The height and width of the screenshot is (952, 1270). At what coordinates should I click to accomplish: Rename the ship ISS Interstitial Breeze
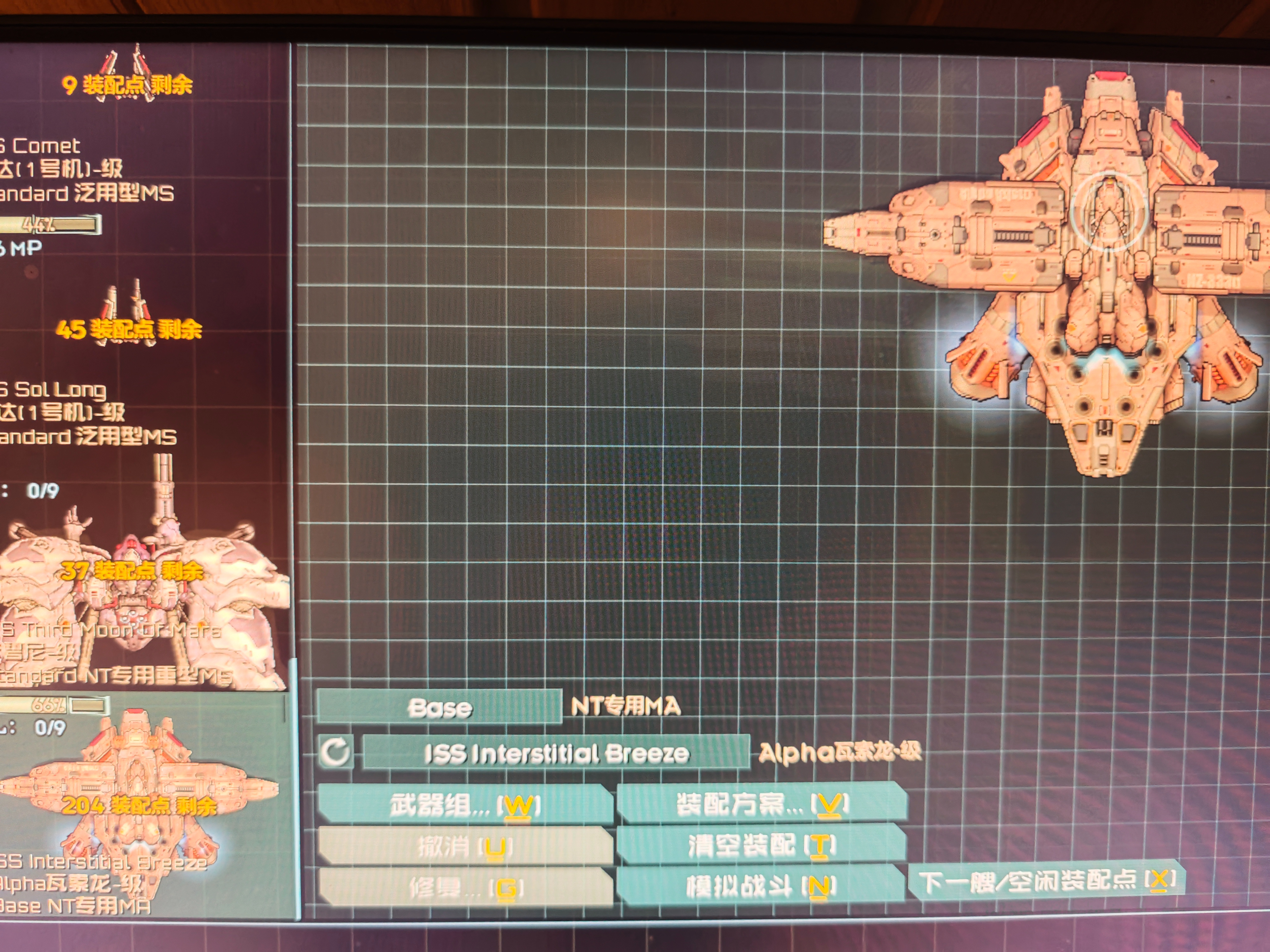click(556, 753)
